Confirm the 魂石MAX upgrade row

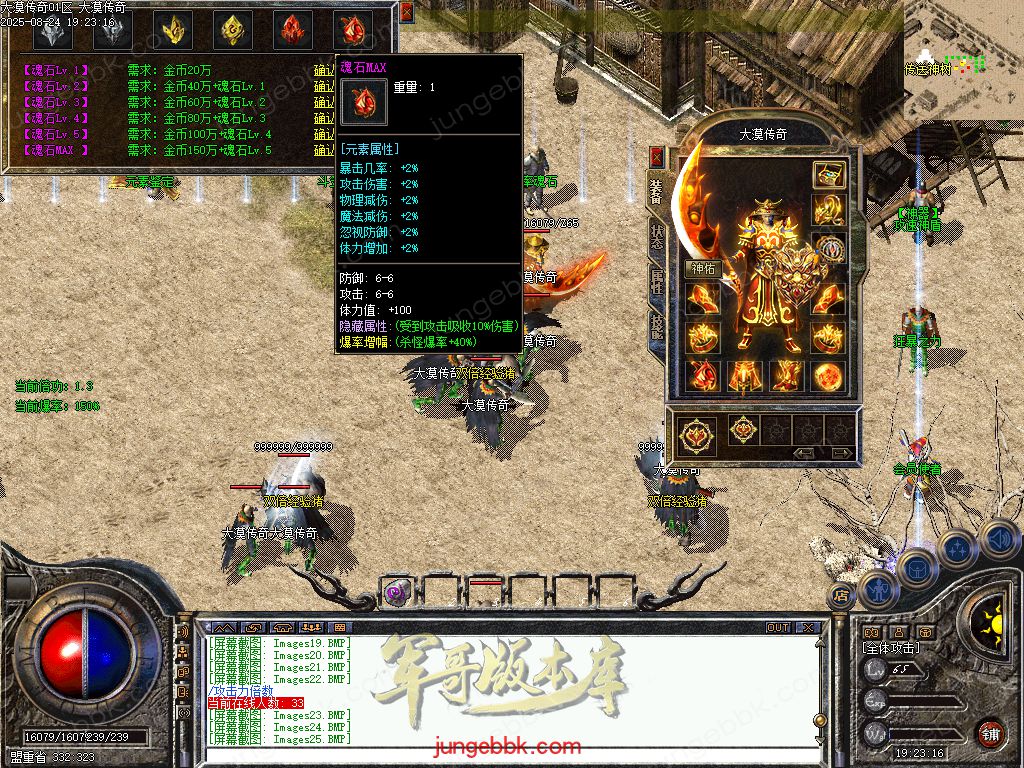324,150
